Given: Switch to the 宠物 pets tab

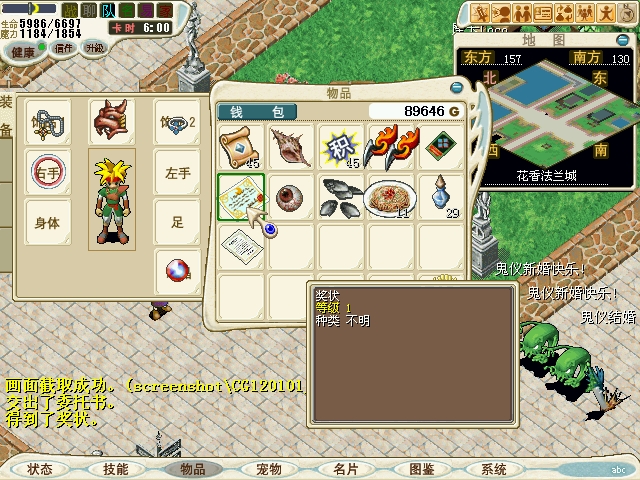Looking at the screenshot, I should pyautogui.click(x=268, y=469).
